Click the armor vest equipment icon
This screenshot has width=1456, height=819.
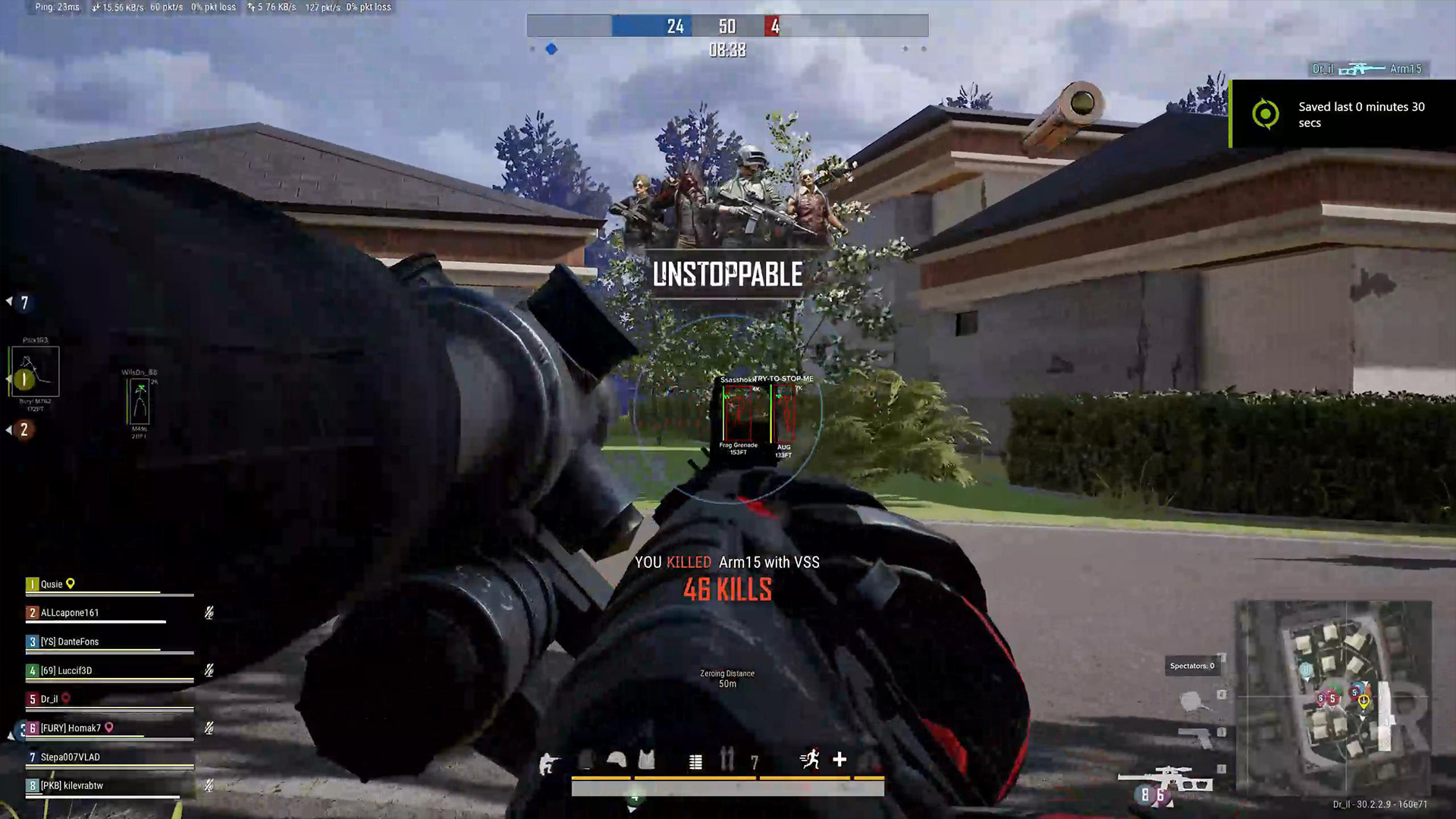pos(646,760)
